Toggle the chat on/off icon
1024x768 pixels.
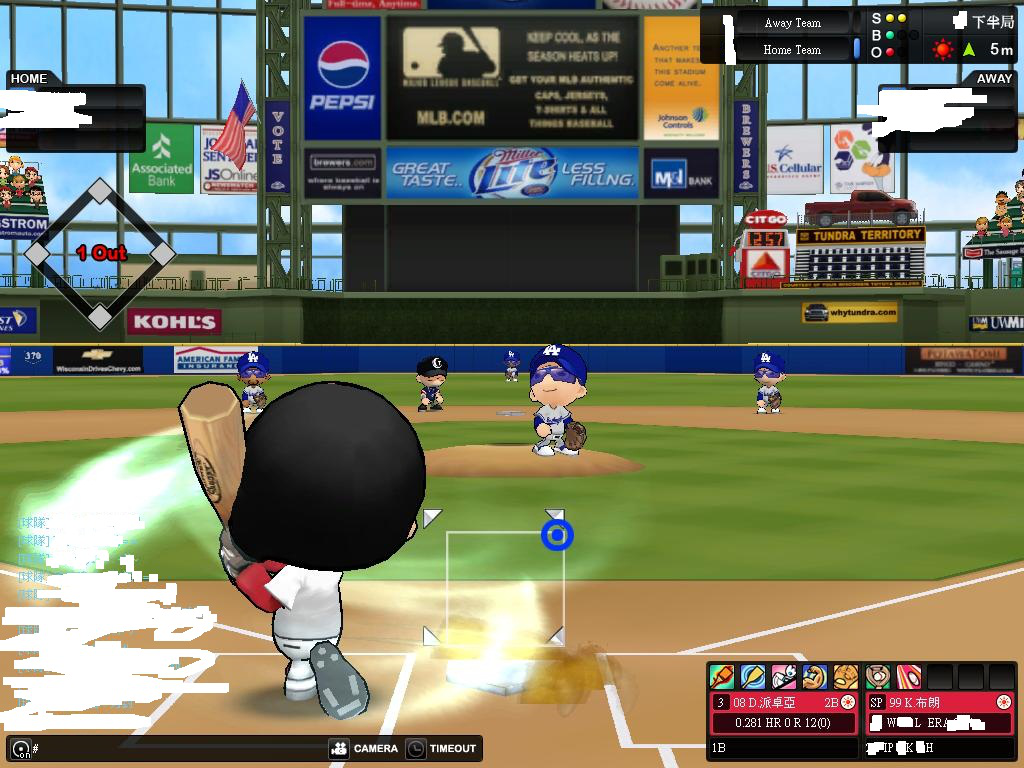click(19, 748)
